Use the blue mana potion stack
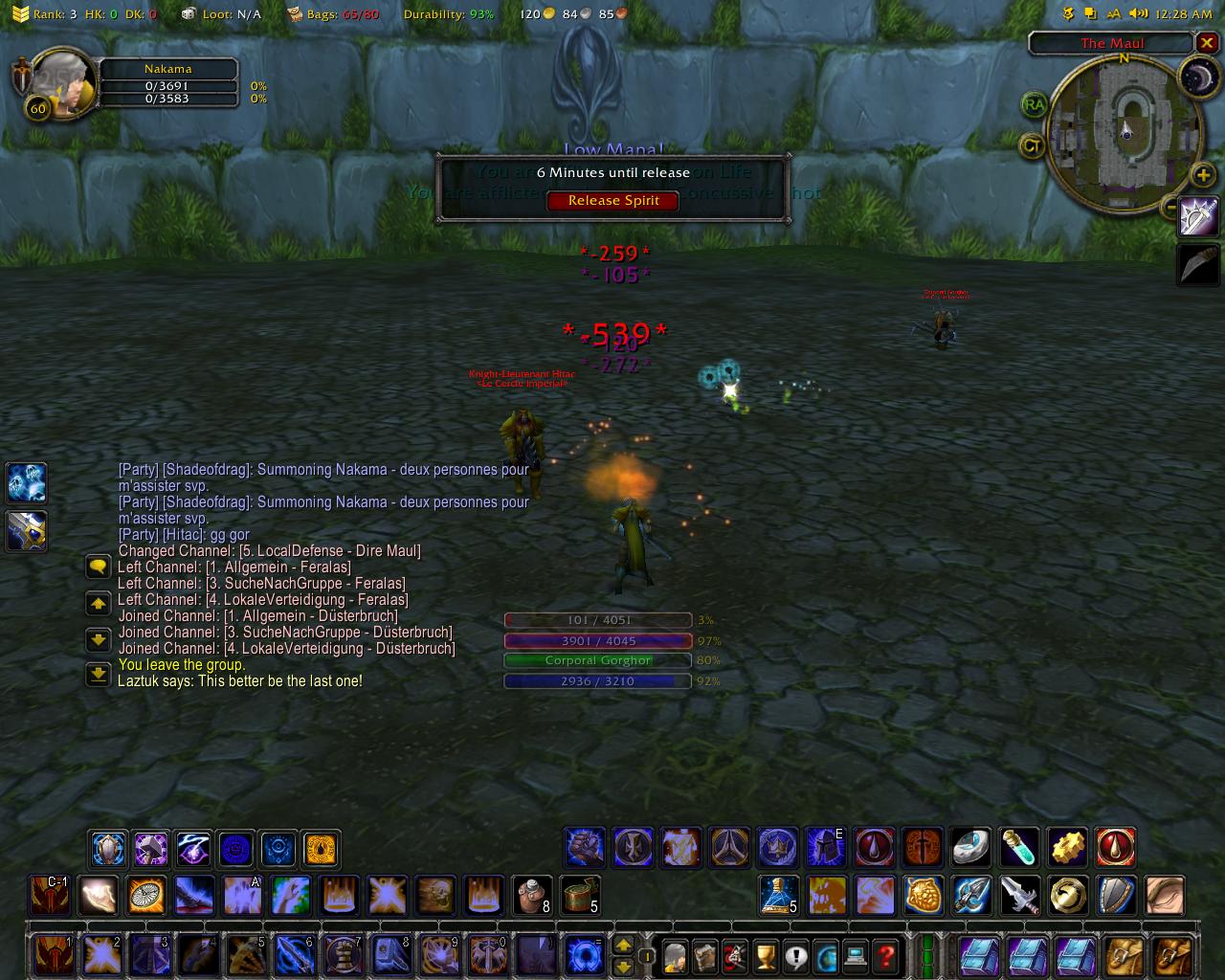Image resolution: width=1225 pixels, height=980 pixels. [779, 896]
